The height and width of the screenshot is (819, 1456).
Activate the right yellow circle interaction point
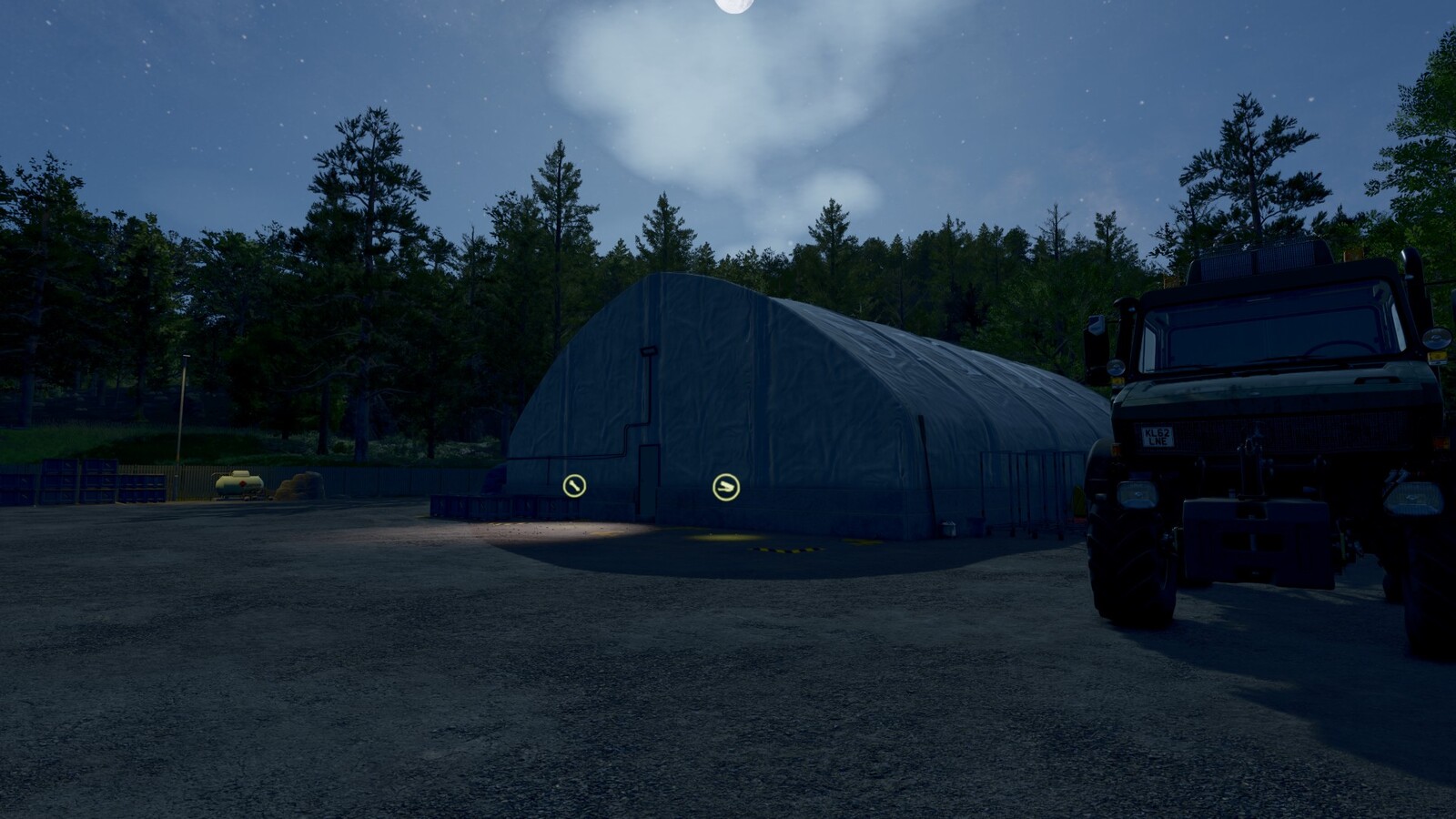pos(725,486)
